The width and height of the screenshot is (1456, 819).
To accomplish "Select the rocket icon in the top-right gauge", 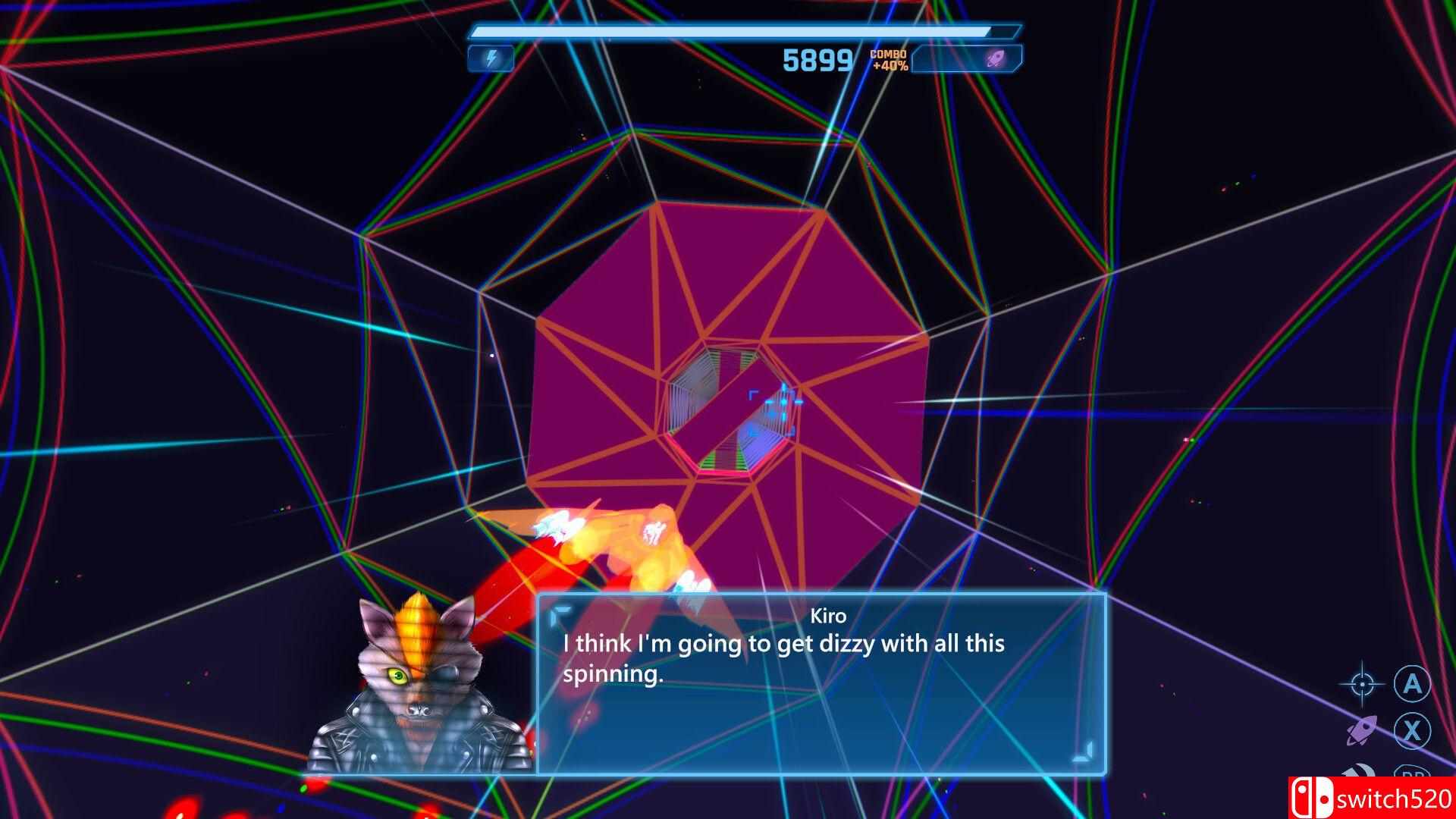I will point(996,58).
